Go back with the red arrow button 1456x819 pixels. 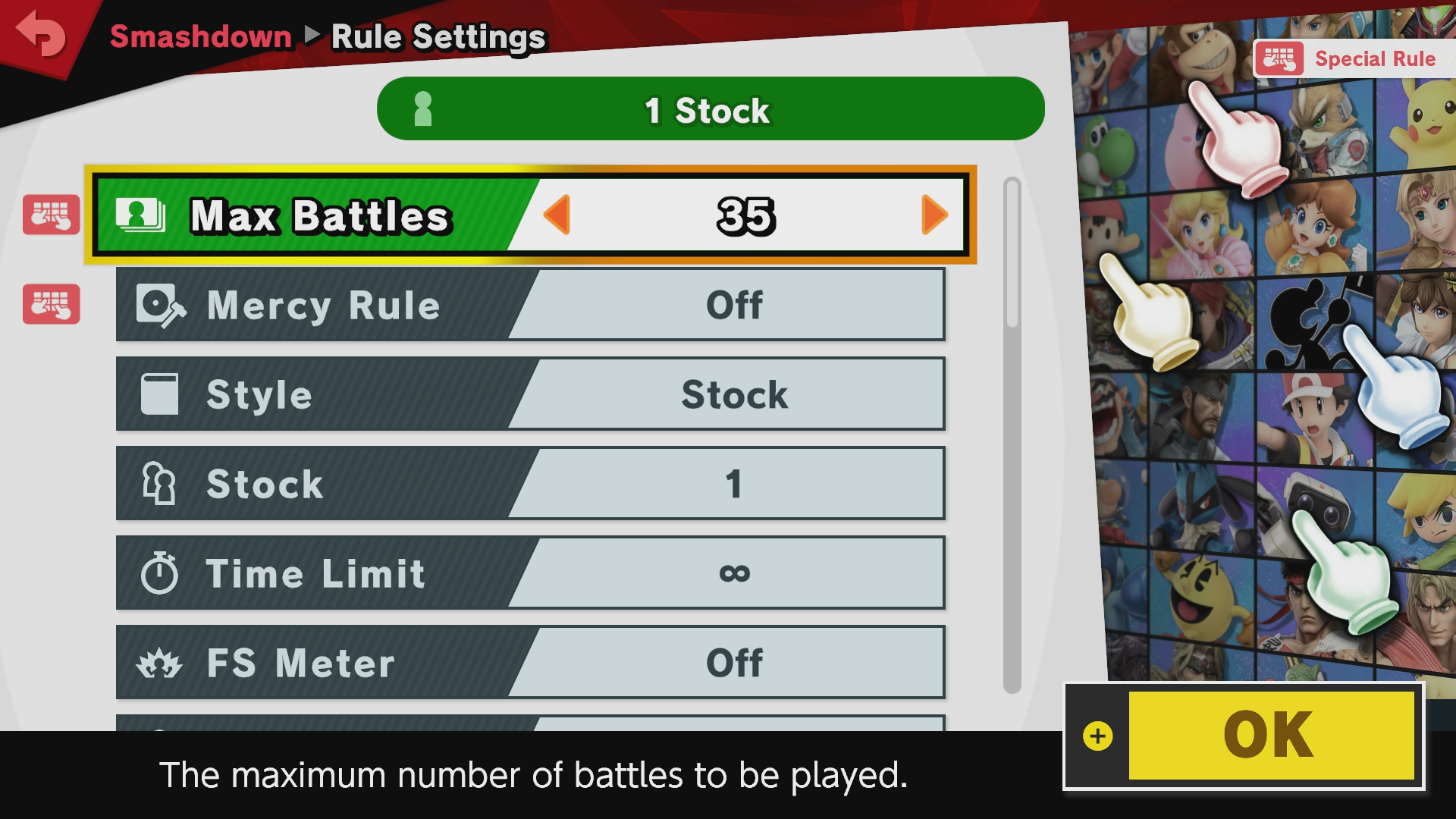(x=42, y=34)
